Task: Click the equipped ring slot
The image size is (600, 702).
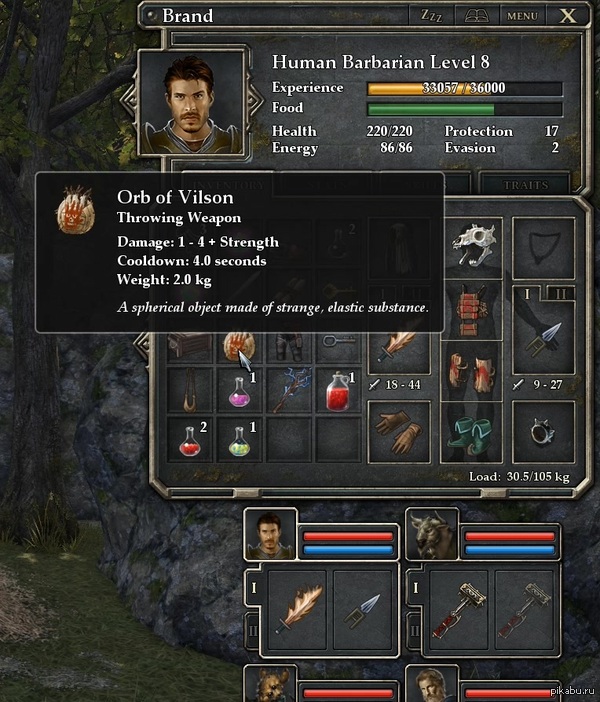Action: point(544,430)
